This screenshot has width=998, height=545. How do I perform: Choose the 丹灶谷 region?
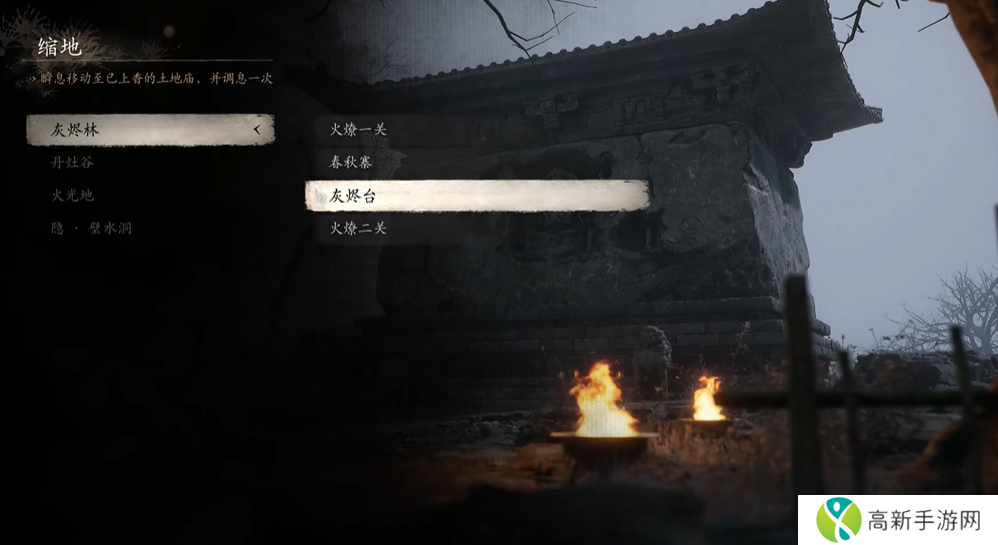[73, 162]
